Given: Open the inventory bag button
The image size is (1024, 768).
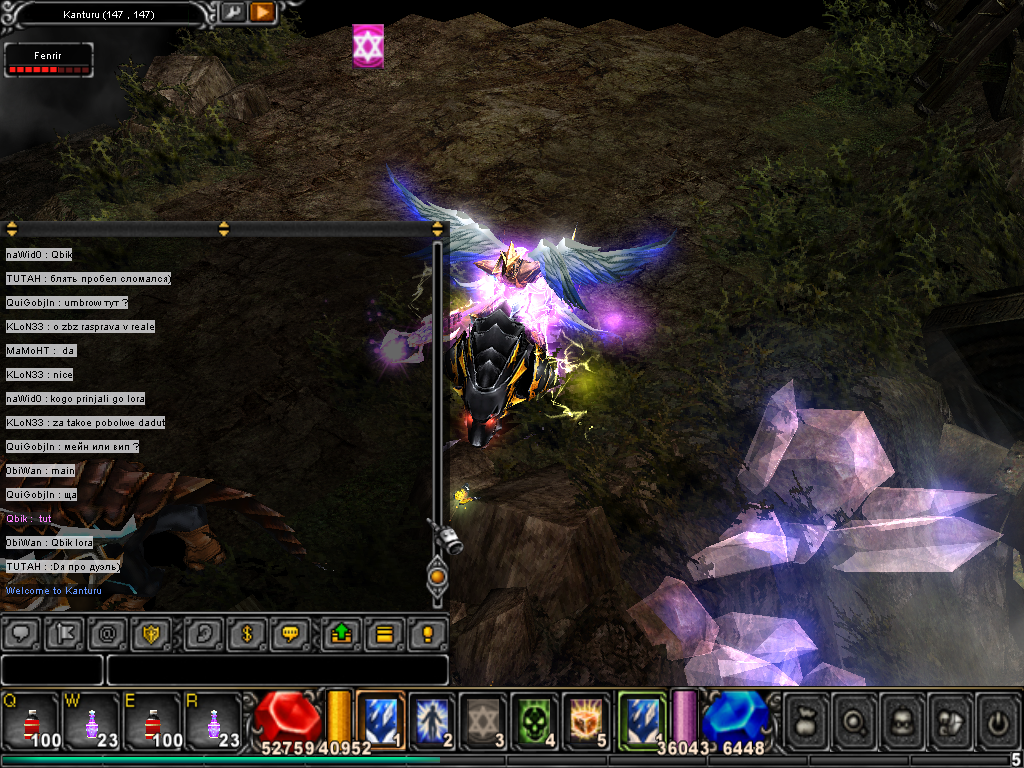Looking at the screenshot, I should click(x=806, y=720).
